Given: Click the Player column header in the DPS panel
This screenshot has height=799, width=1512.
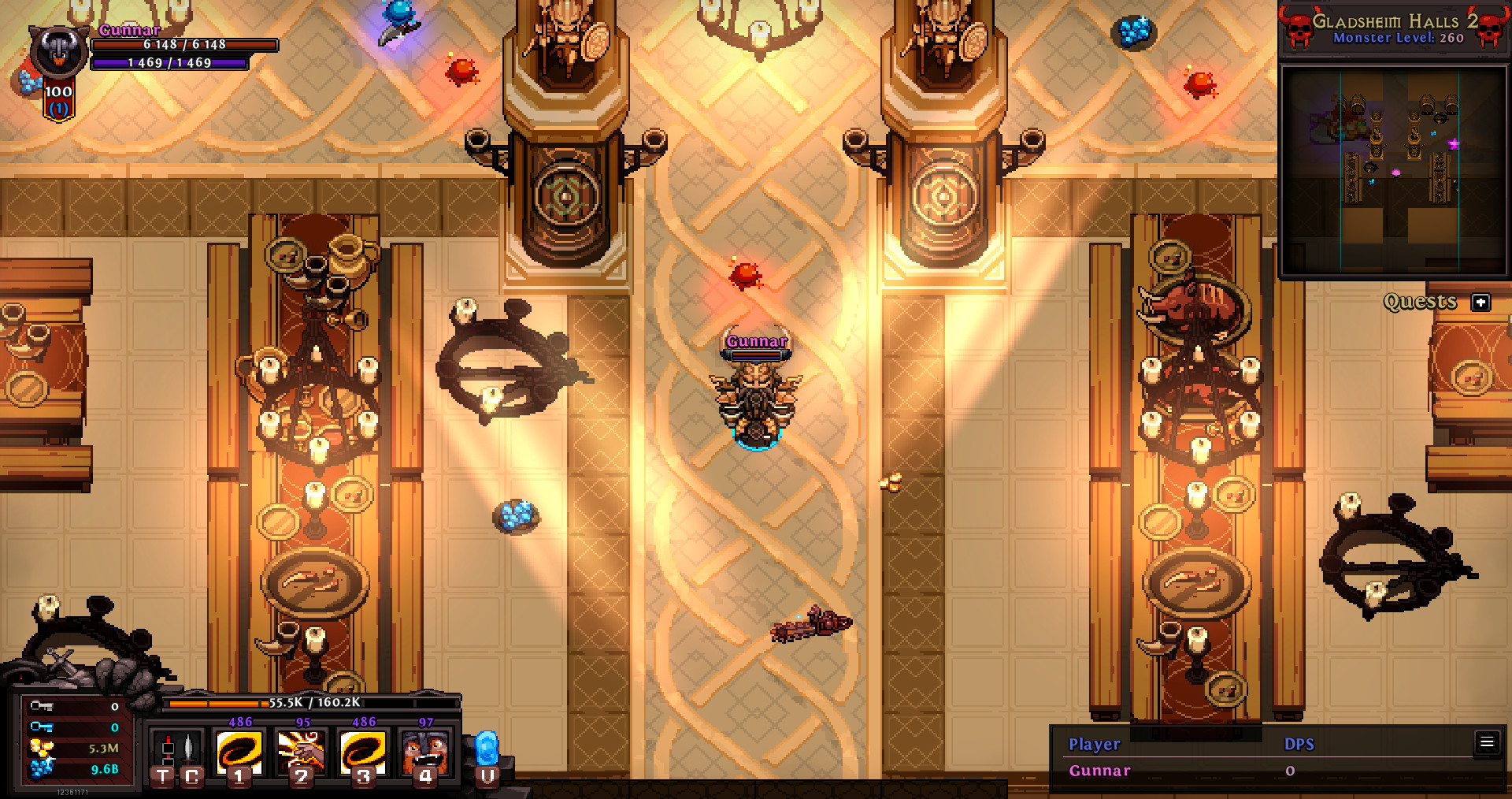Looking at the screenshot, I should tap(1094, 744).
